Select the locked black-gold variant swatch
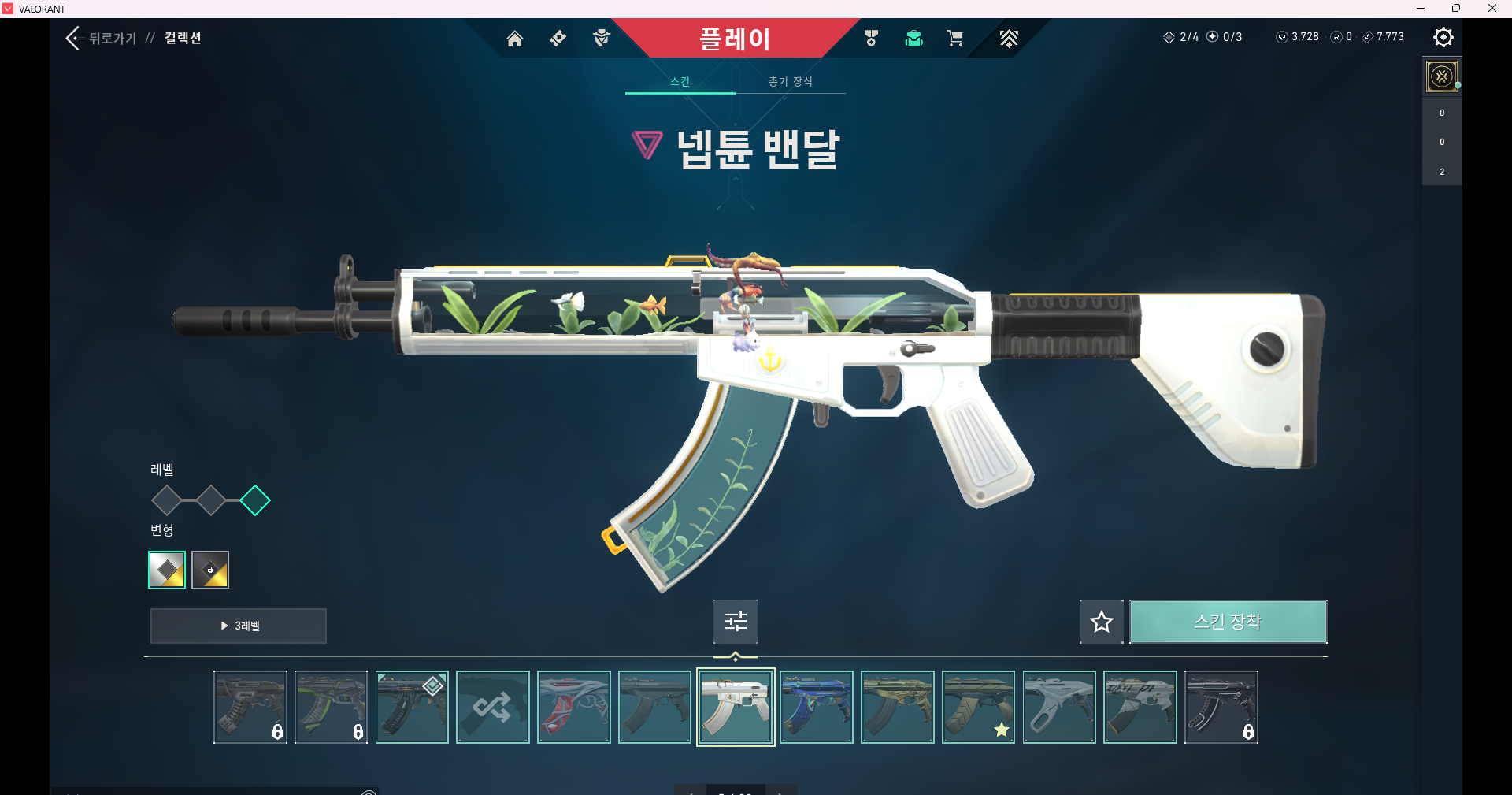 (210, 570)
